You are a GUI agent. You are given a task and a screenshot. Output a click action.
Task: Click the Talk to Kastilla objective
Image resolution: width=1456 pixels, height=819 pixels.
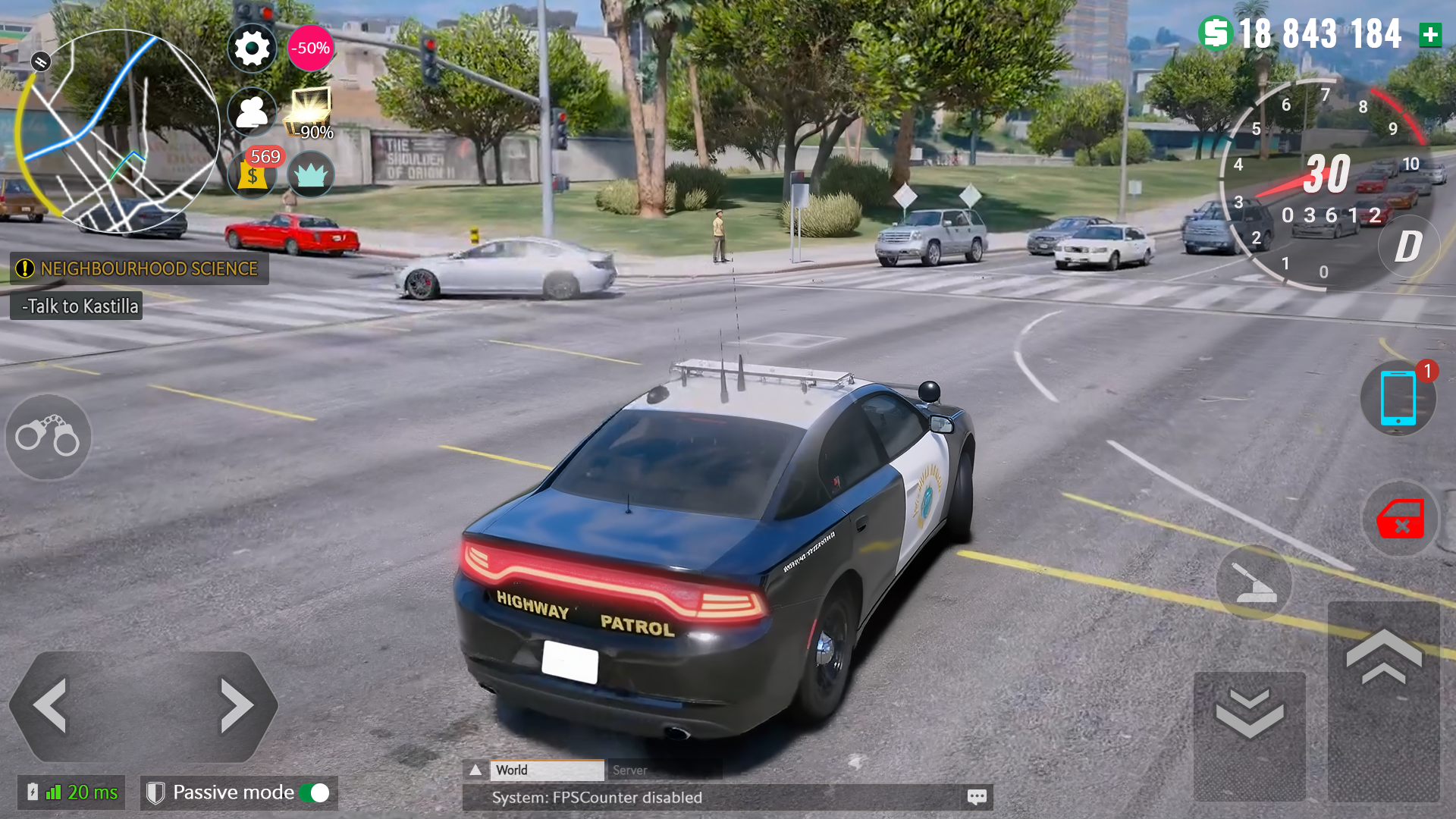[x=76, y=306]
